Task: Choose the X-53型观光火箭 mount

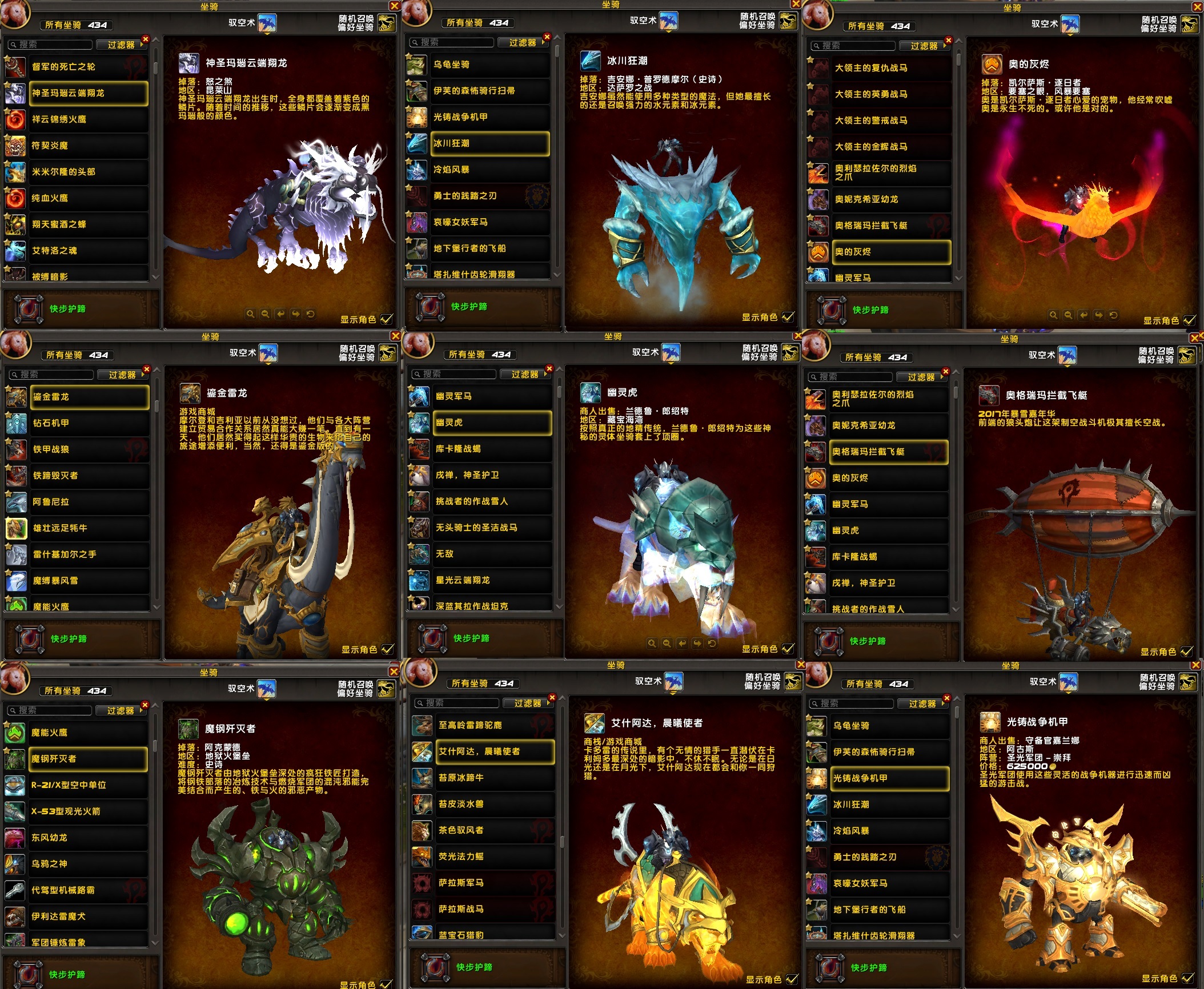Action: pos(89,811)
